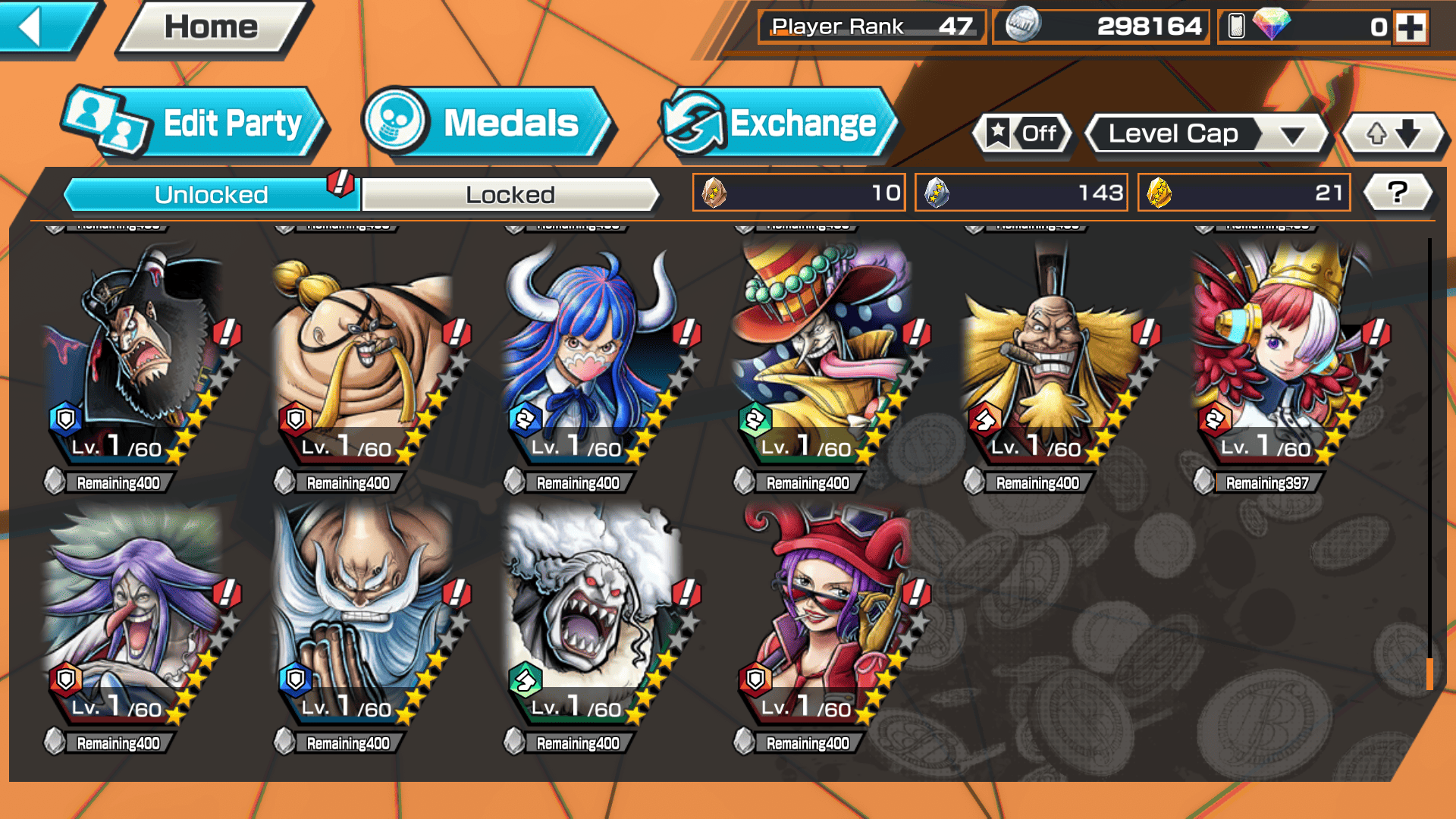1456x819 pixels.
Task: Toggle the favorites star filter Off
Action: click(1023, 134)
